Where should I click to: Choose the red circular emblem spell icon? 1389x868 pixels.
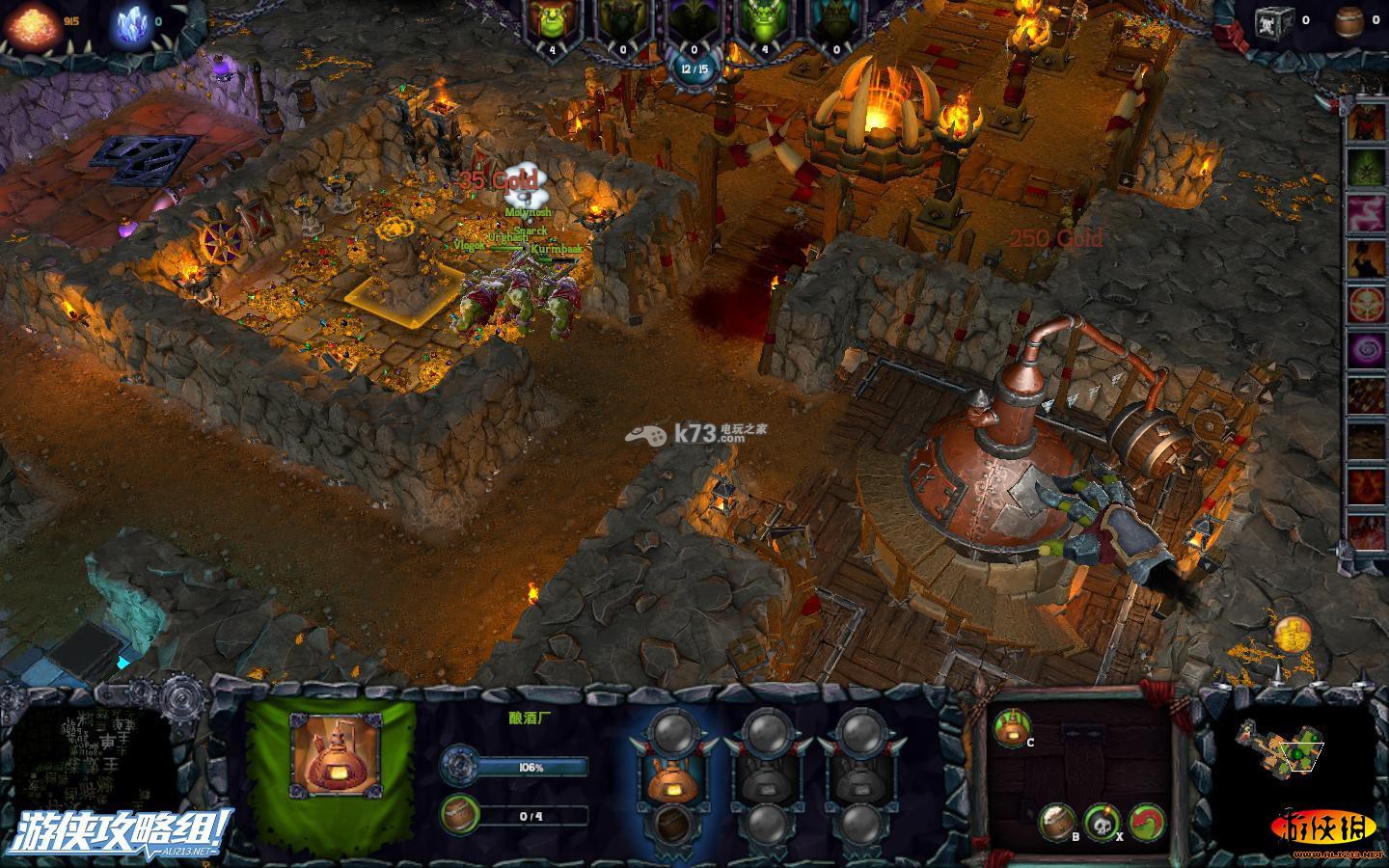click(x=1366, y=303)
